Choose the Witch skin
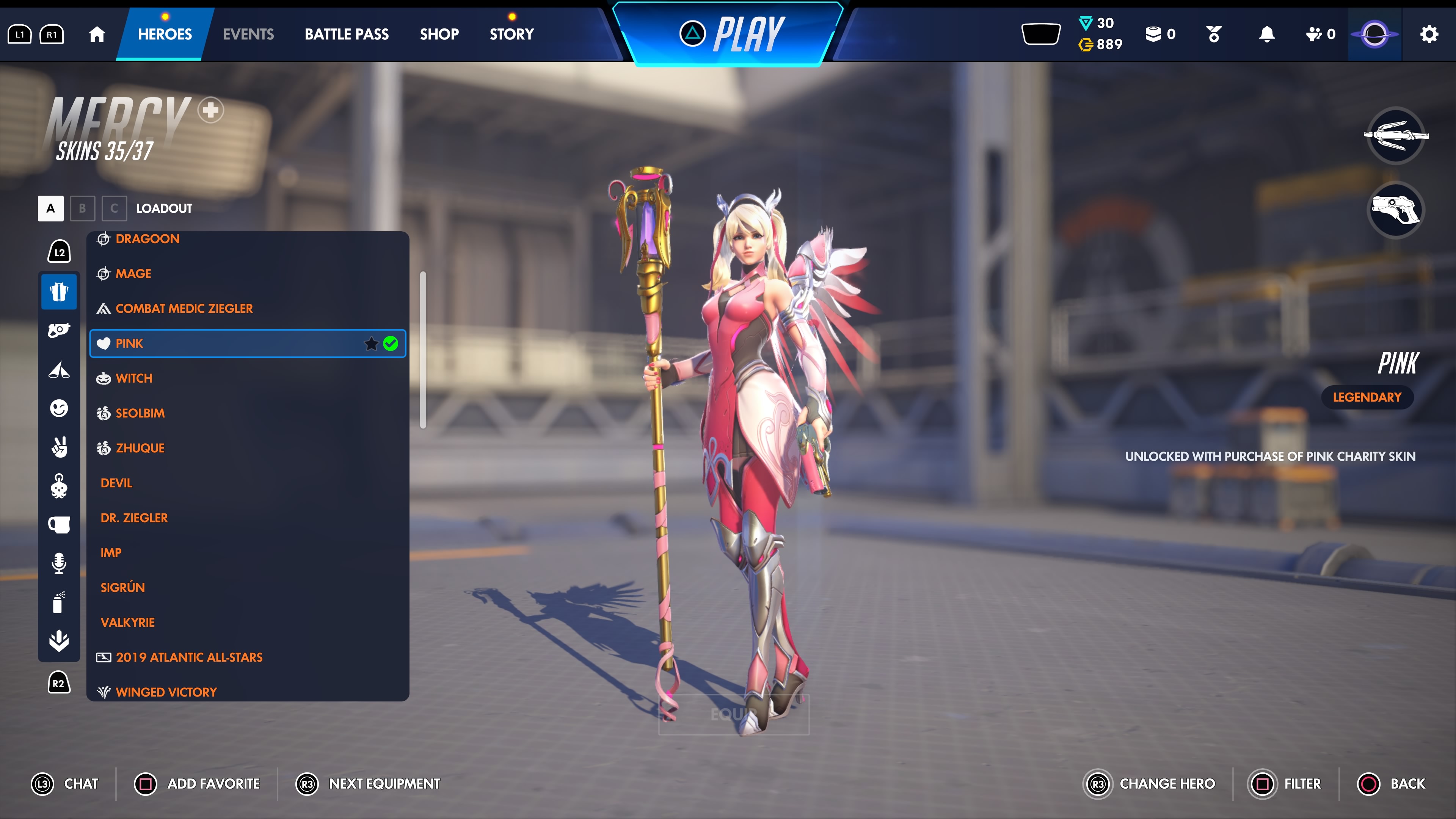This screenshot has height=819, width=1456. pos(134,378)
